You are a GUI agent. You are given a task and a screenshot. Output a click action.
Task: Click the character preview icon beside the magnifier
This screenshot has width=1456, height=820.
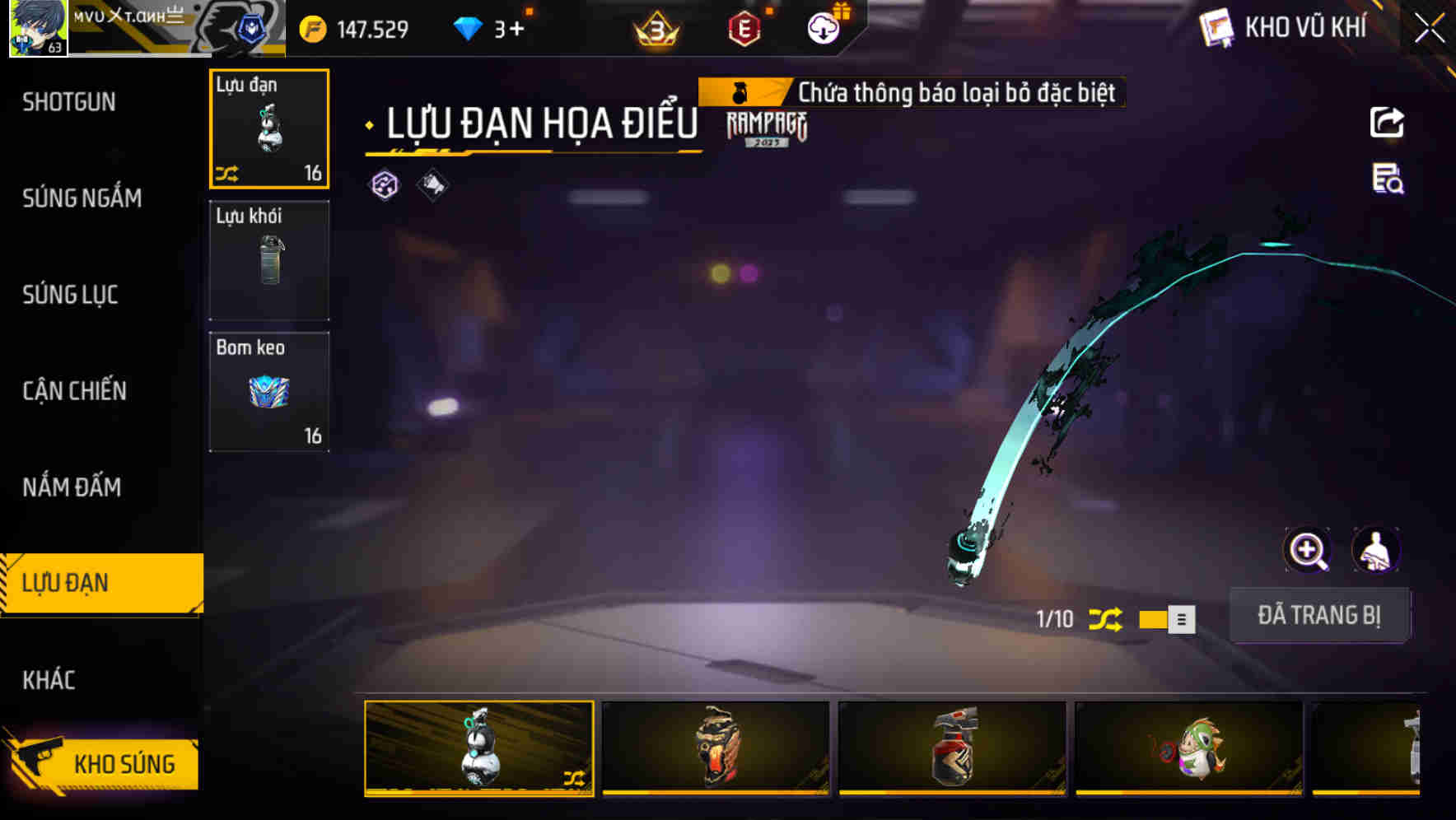click(1375, 550)
